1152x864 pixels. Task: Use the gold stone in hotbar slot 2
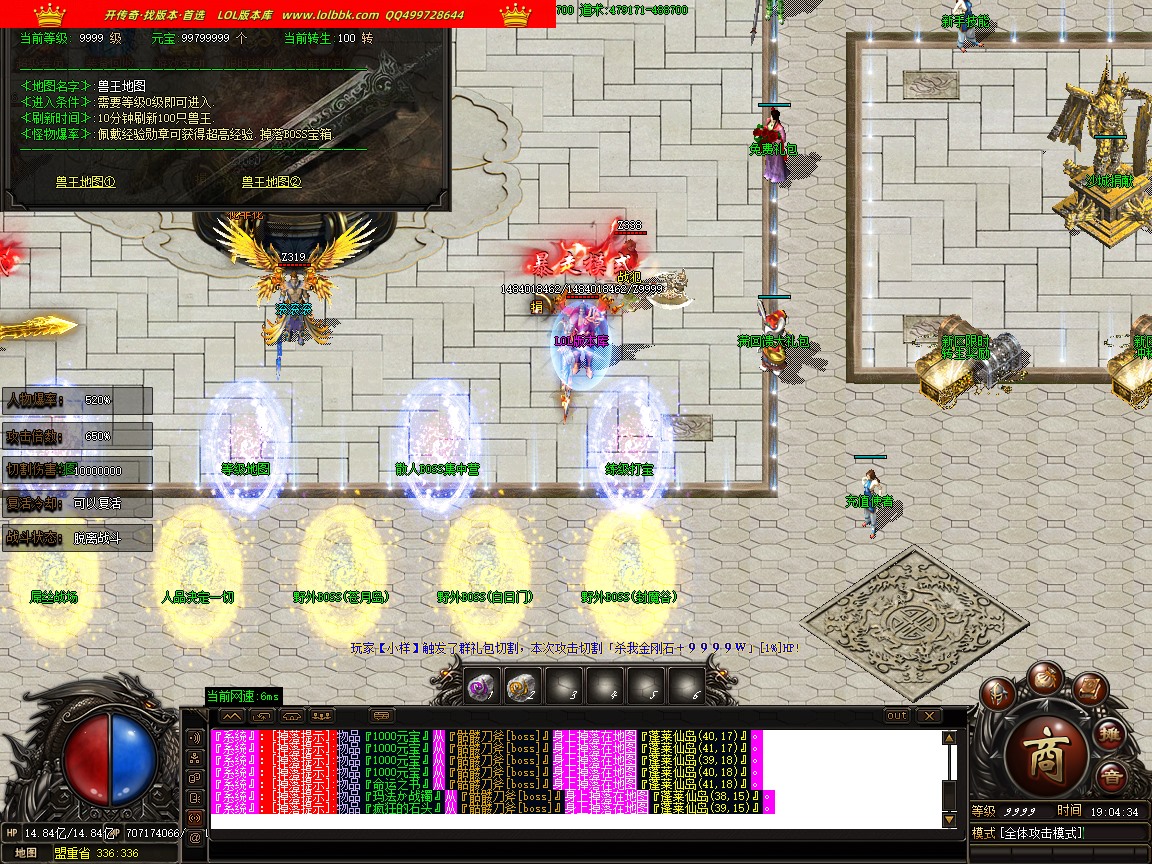(519, 687)
